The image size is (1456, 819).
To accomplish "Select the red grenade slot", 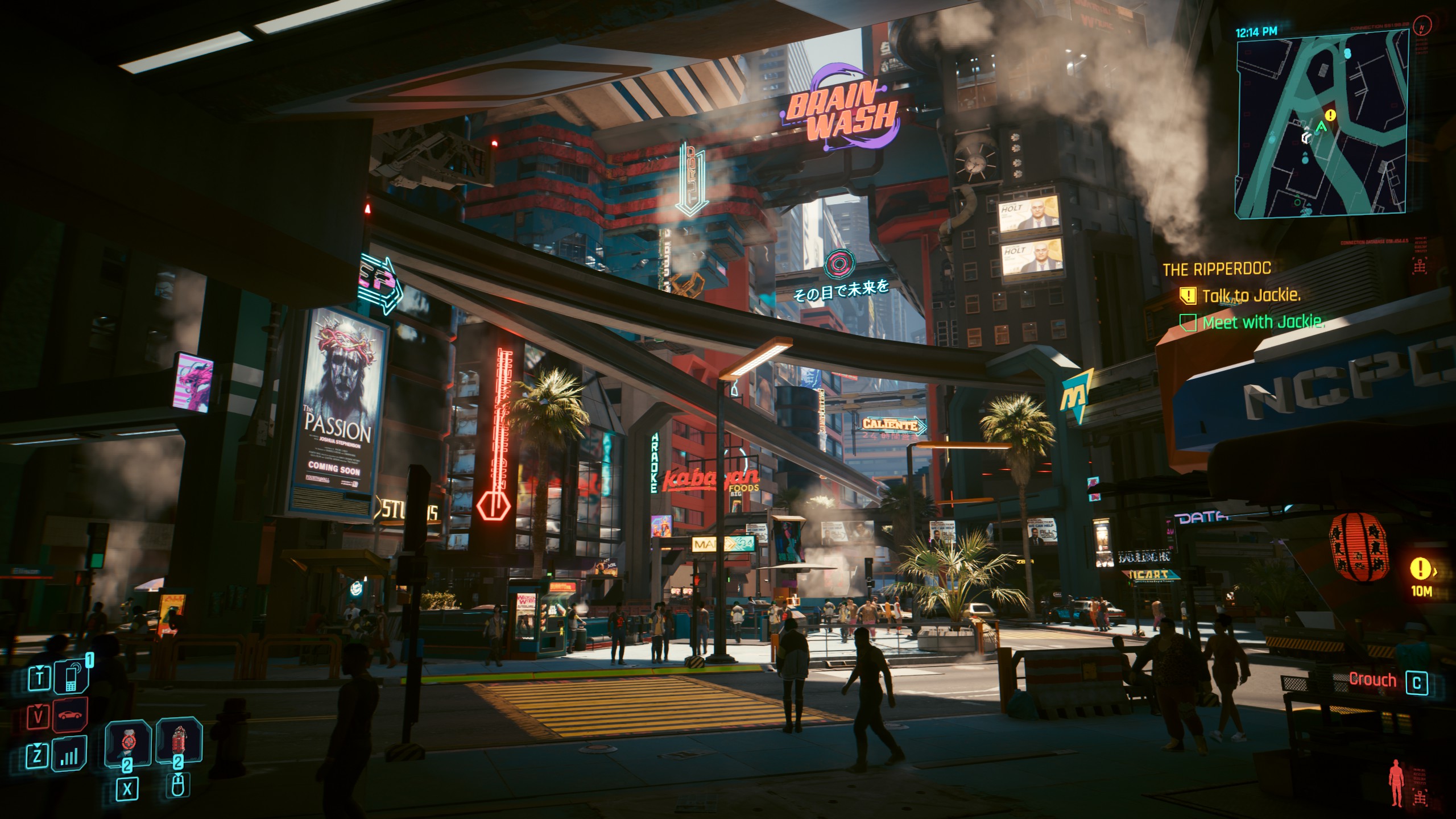I will point(179,742).
